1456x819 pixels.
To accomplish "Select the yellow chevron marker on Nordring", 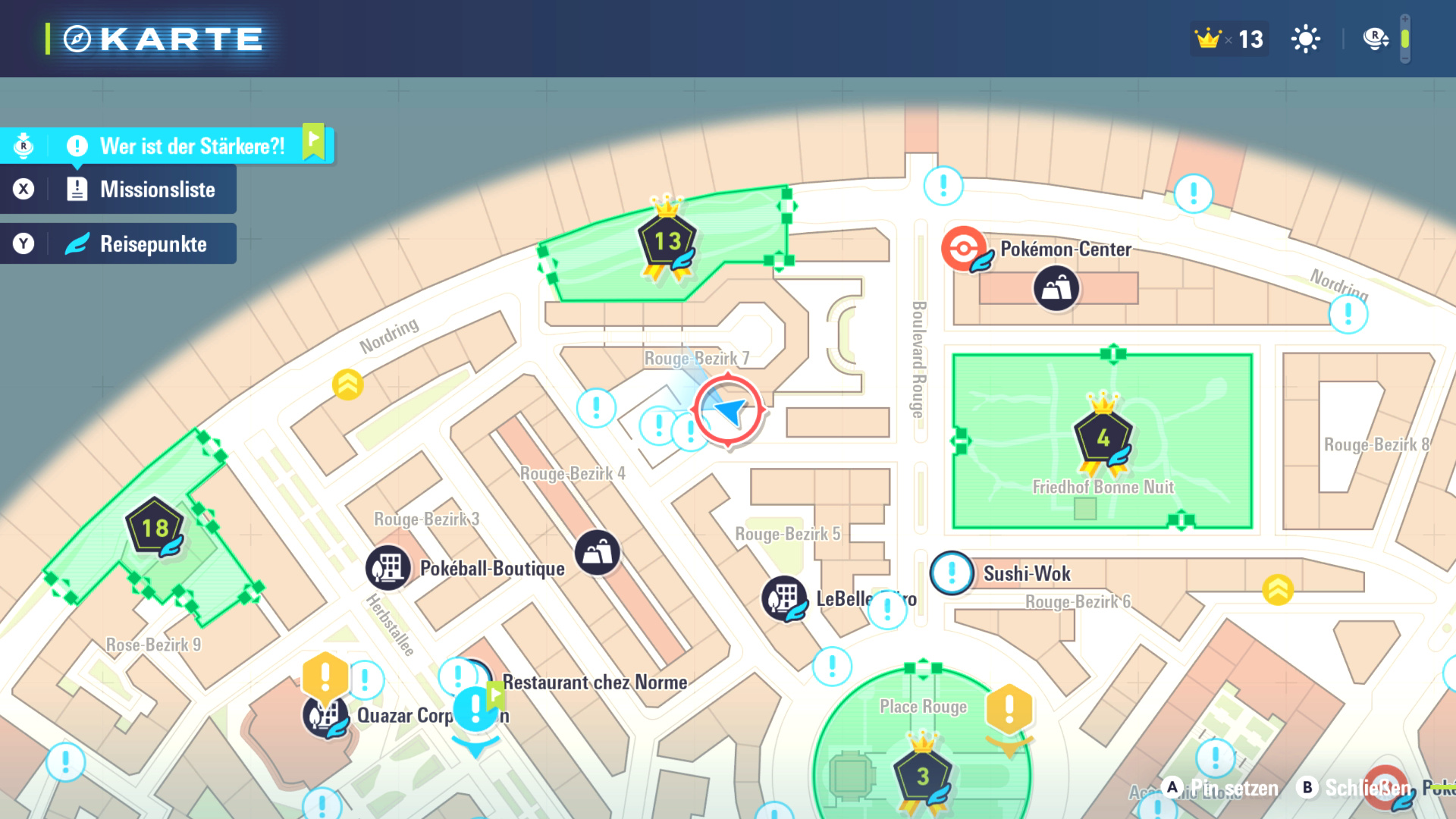I will [348, 384].
